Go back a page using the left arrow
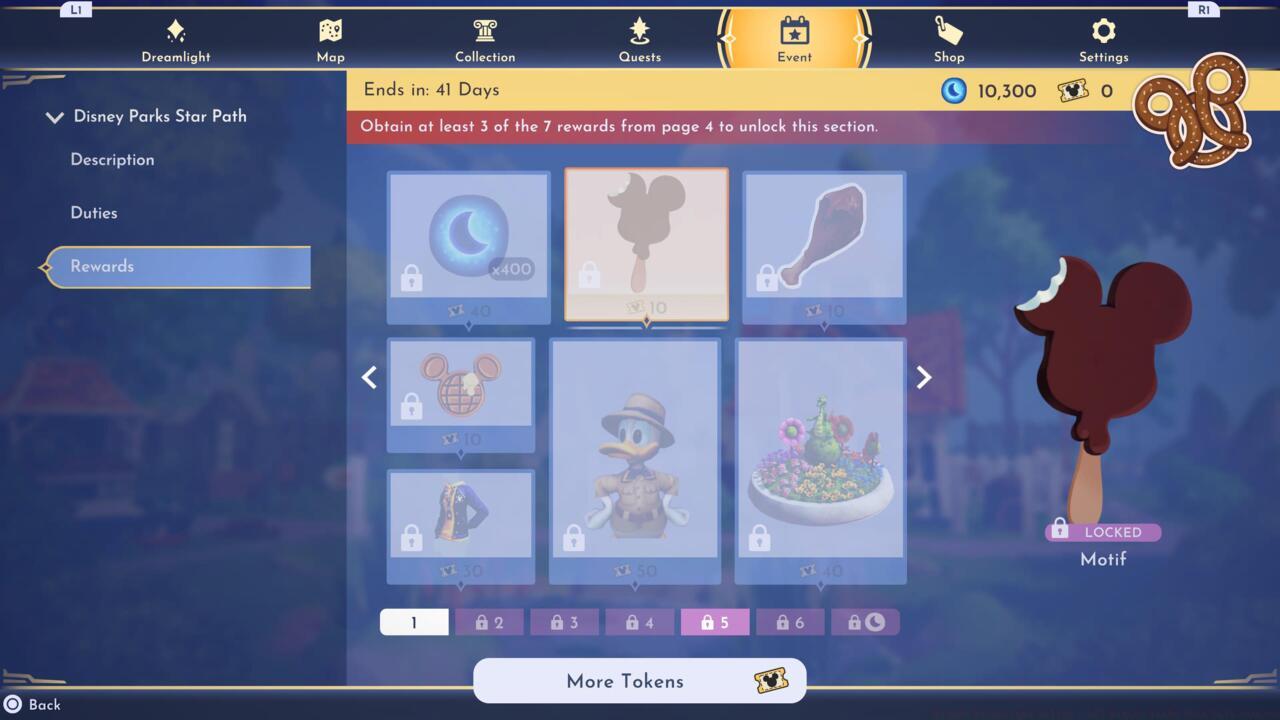 [x=369, y=377]
